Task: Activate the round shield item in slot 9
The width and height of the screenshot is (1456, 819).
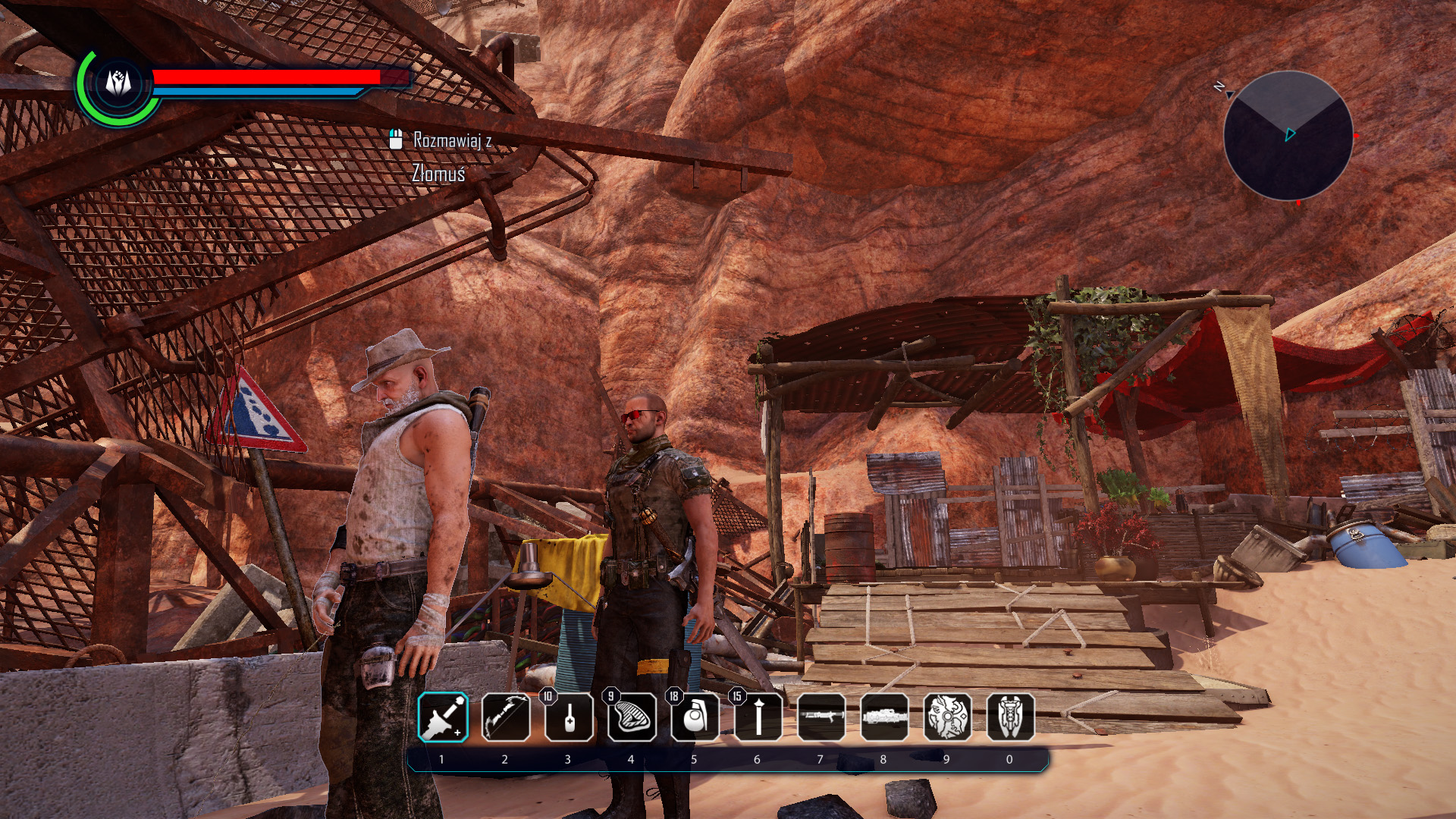Action: click(947, 717)
